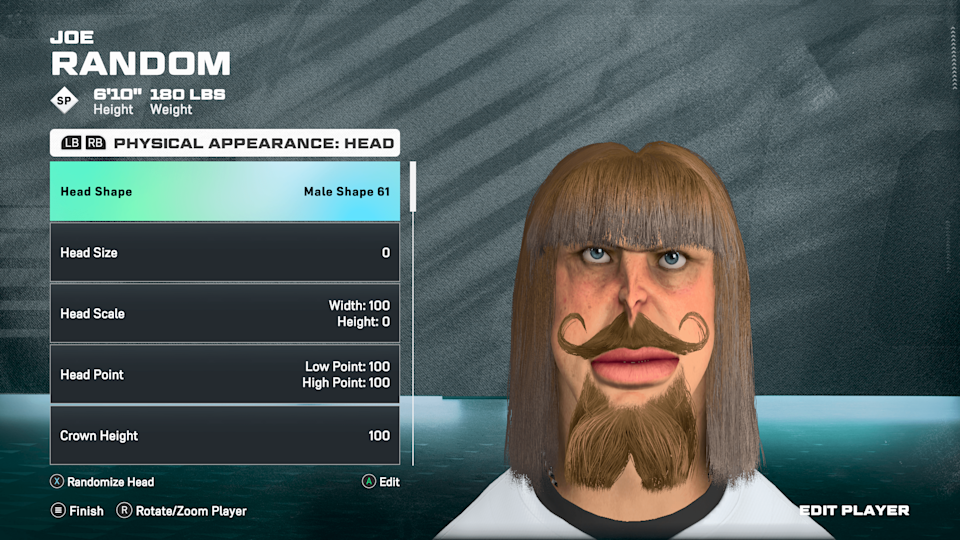
Task: Click the Physical Appearance: Head tab header
Action: click(225, 143)
